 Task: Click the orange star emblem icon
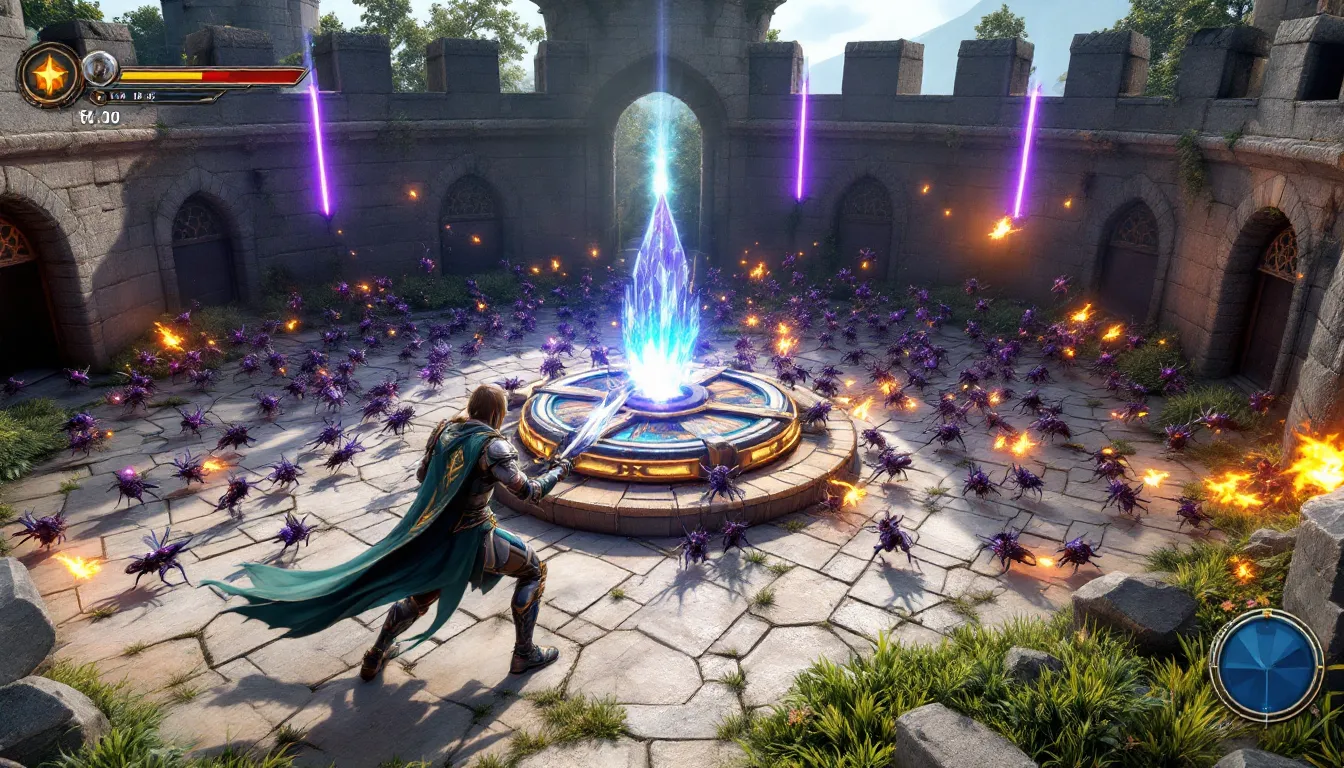tap(49, 75)
